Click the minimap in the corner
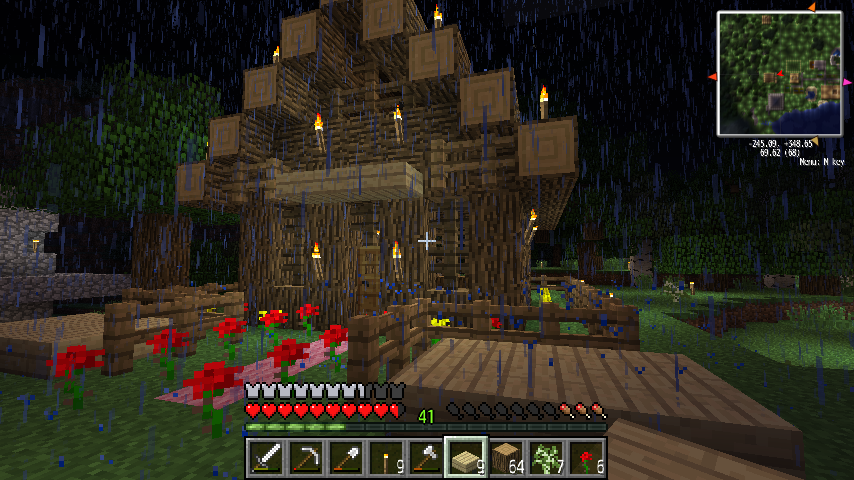Screen dimensions: 854x480 (779, 74)
